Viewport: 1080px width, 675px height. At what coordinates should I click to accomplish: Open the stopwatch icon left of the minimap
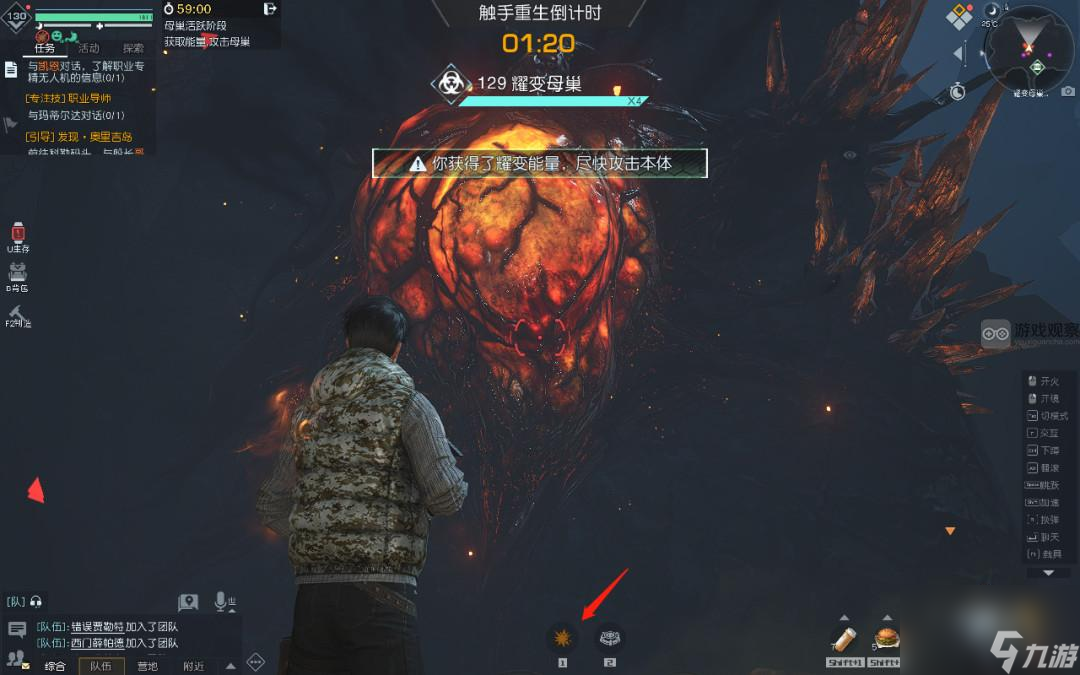pos(958,92)
